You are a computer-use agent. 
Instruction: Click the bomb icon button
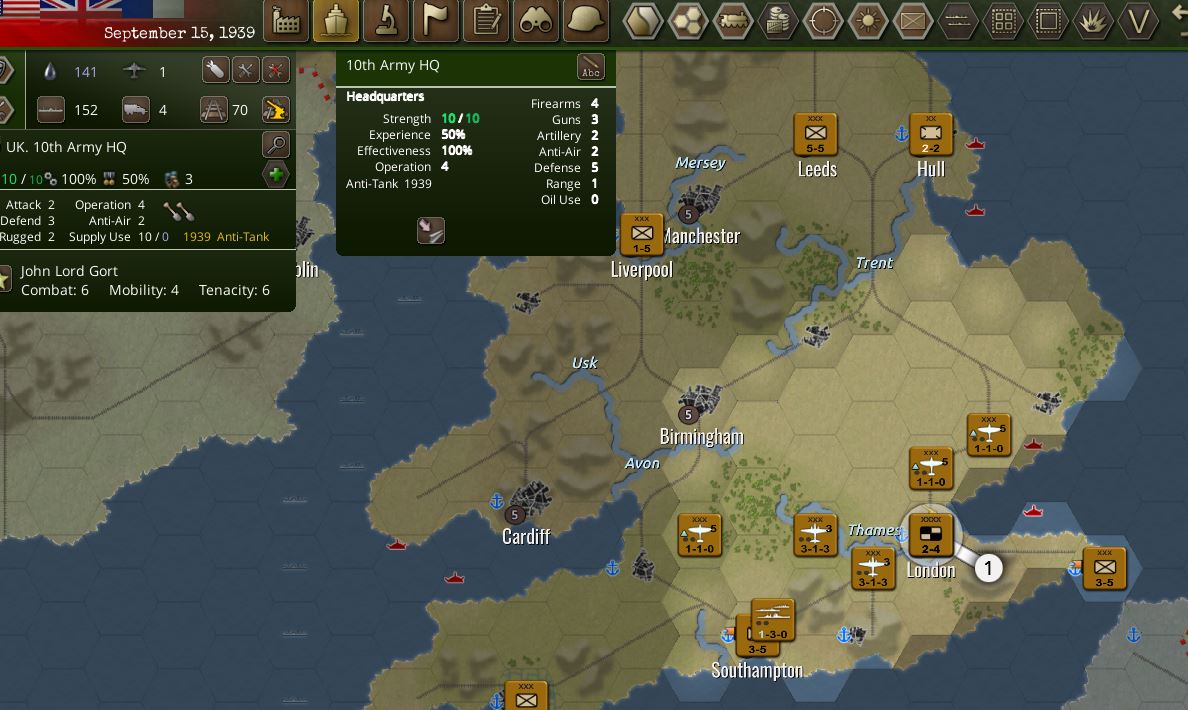(x=215, y=70)
